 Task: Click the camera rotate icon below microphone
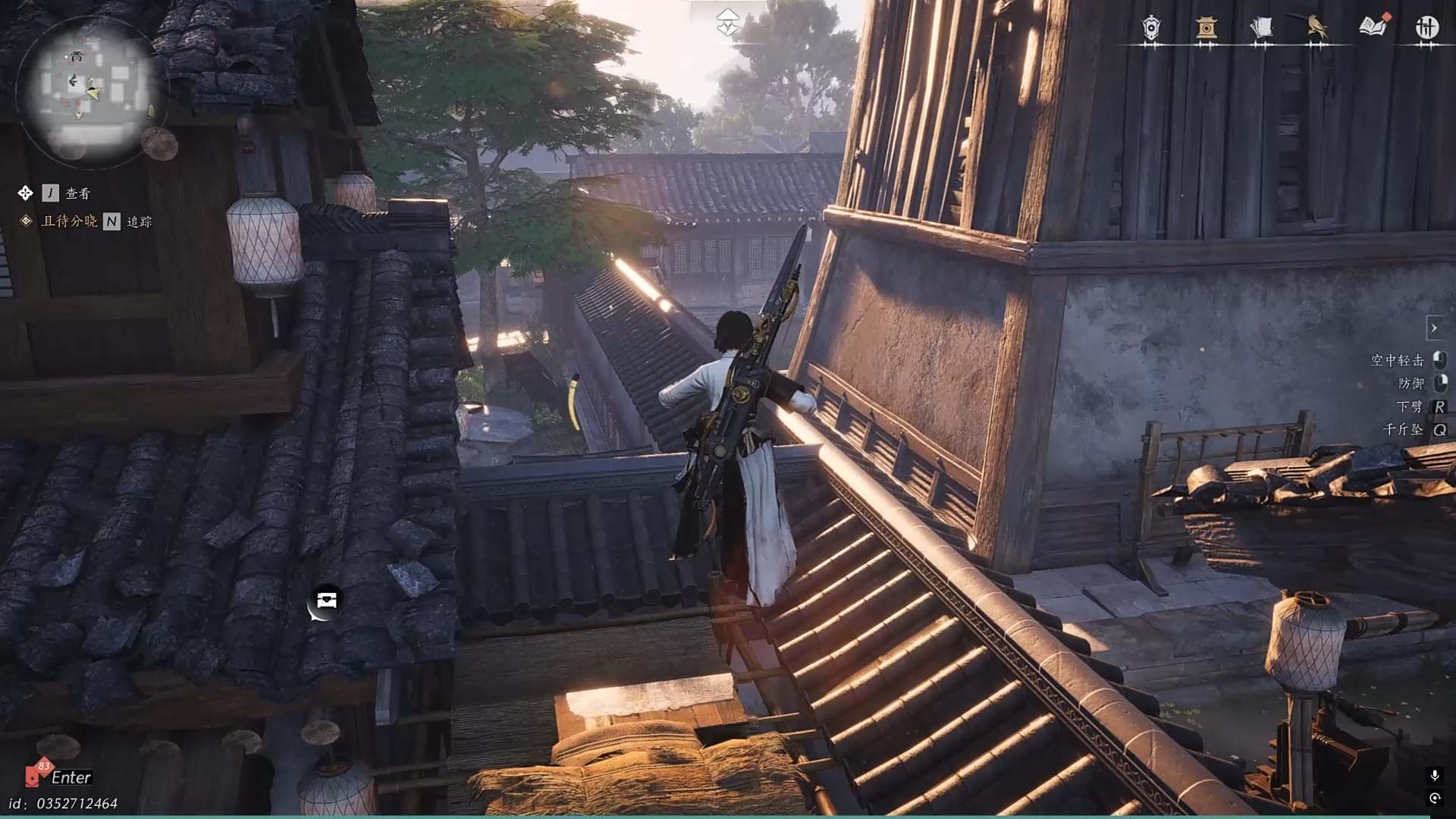[x=1435, y=798]
